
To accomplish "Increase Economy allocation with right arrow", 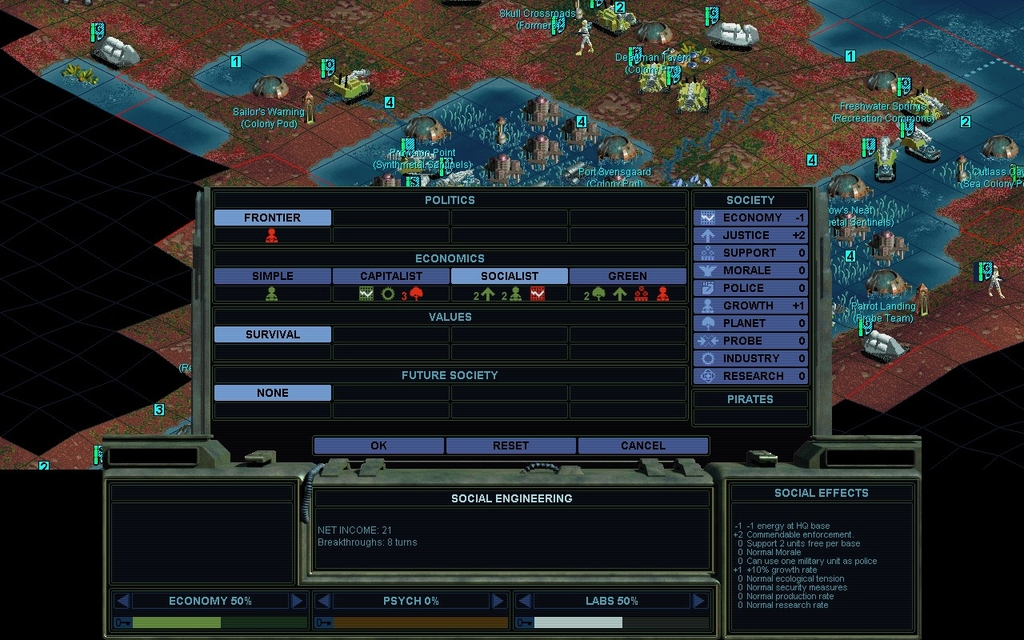I will 297,601.
